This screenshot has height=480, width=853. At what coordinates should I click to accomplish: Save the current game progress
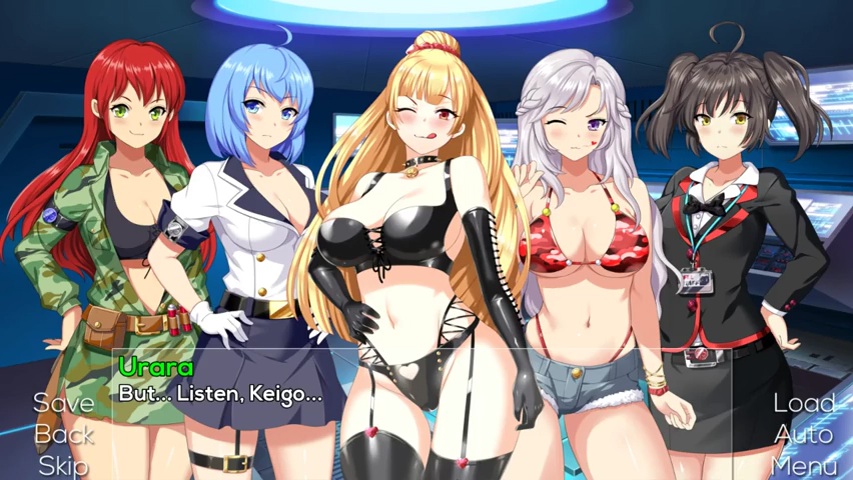tap(64, 403)
